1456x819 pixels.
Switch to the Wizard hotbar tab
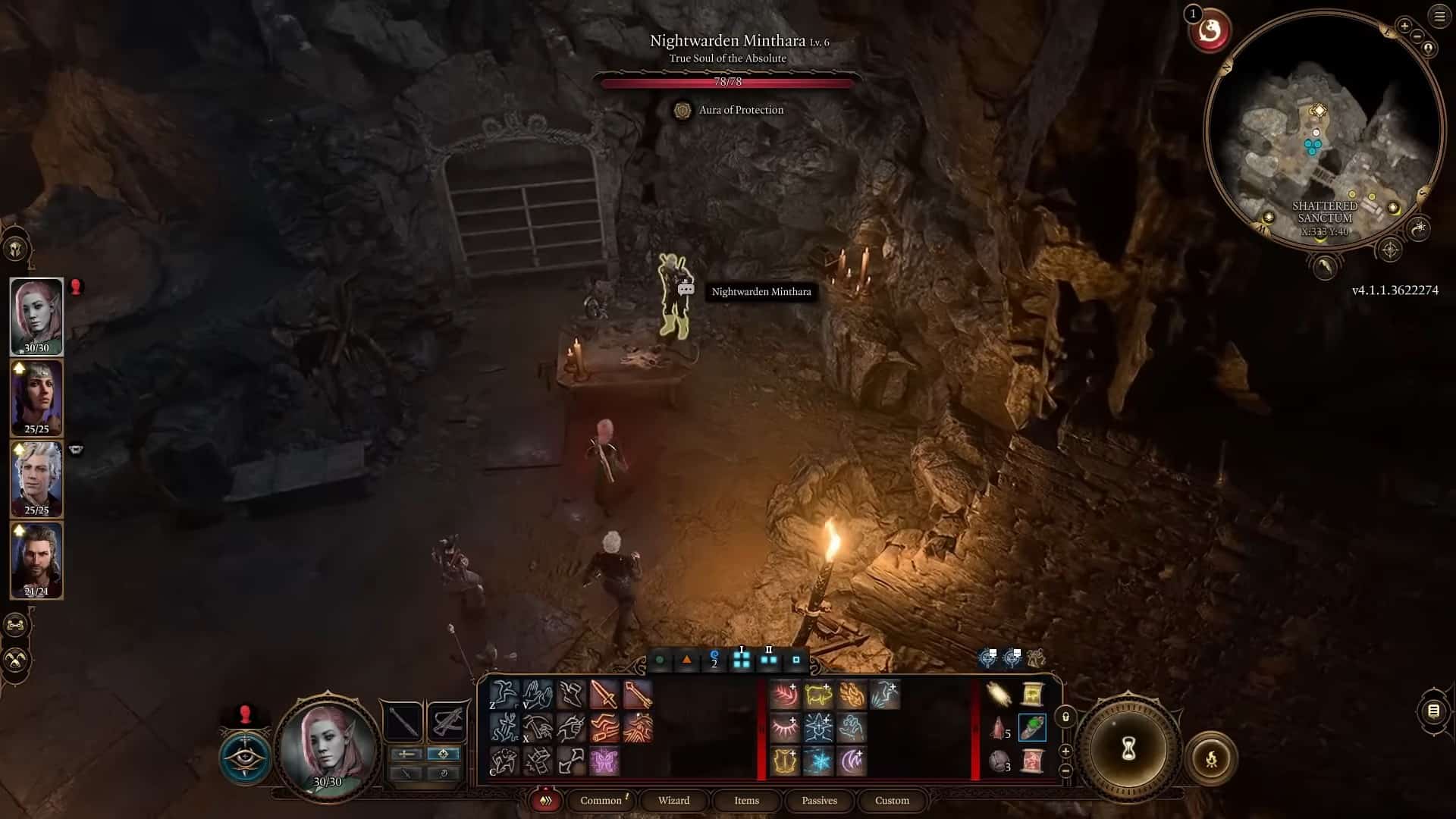coord(673,800)
